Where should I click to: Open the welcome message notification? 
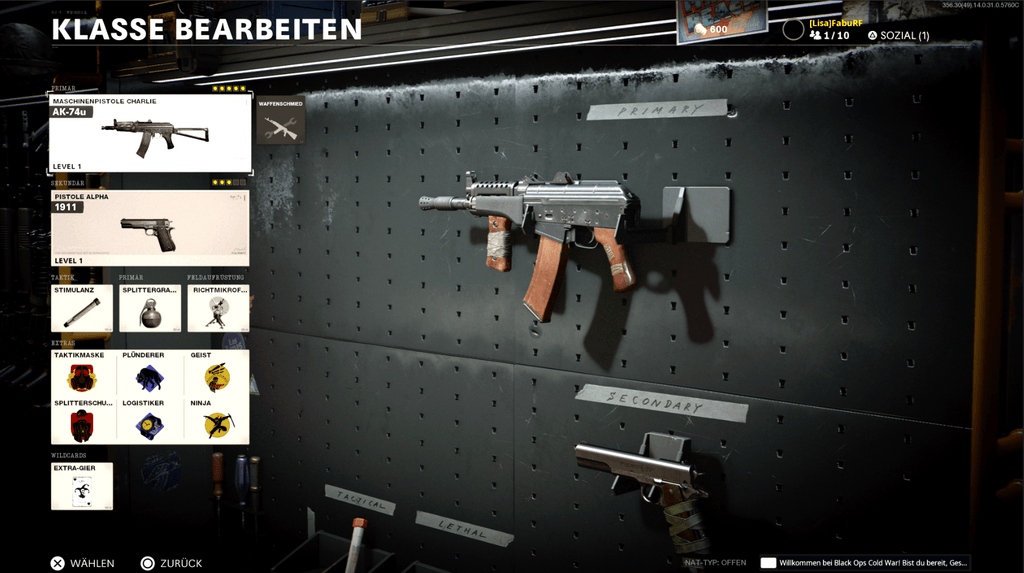(x=865, y=563)
